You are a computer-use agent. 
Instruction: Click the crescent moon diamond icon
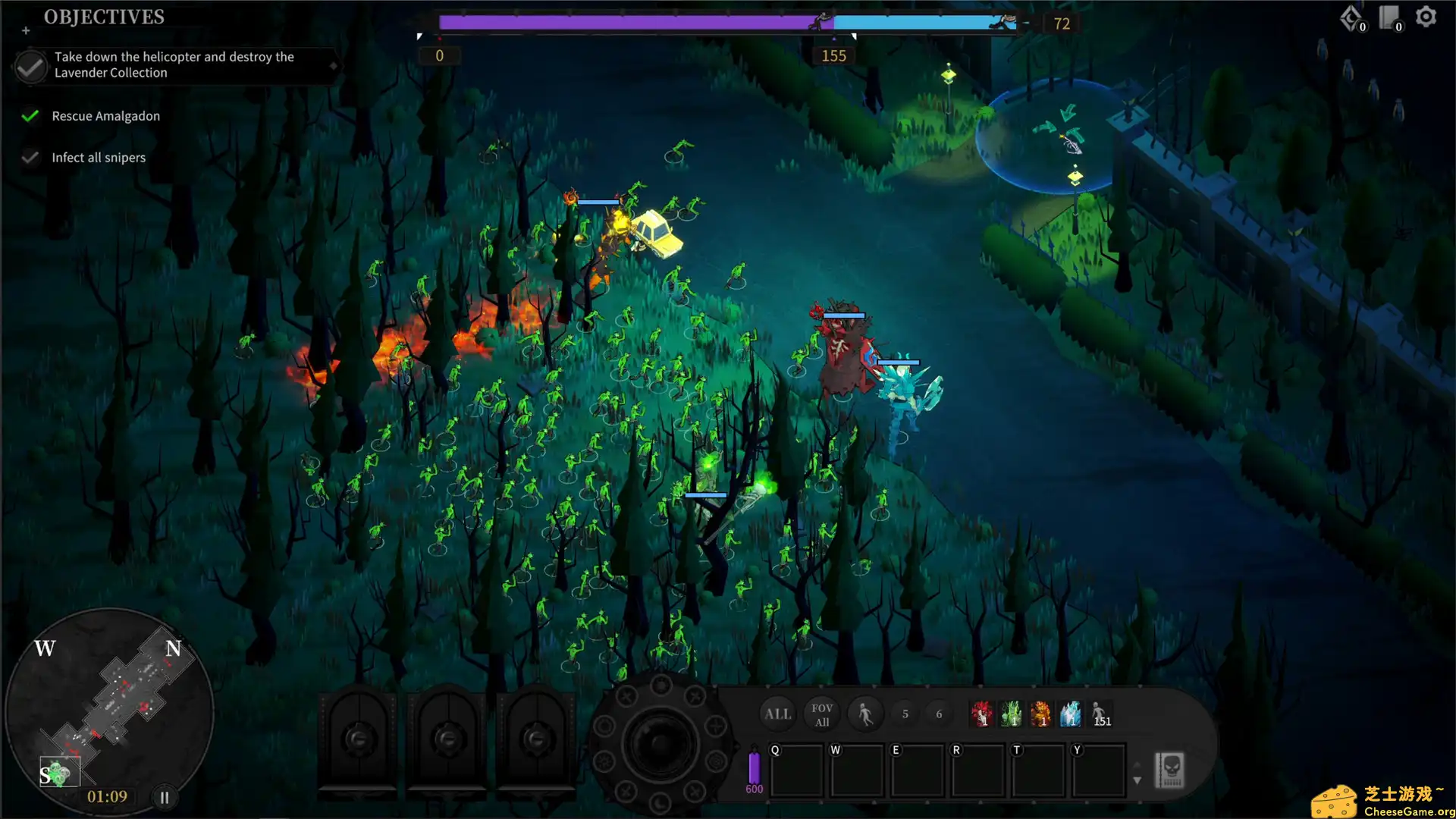[x=1350, y=17]
